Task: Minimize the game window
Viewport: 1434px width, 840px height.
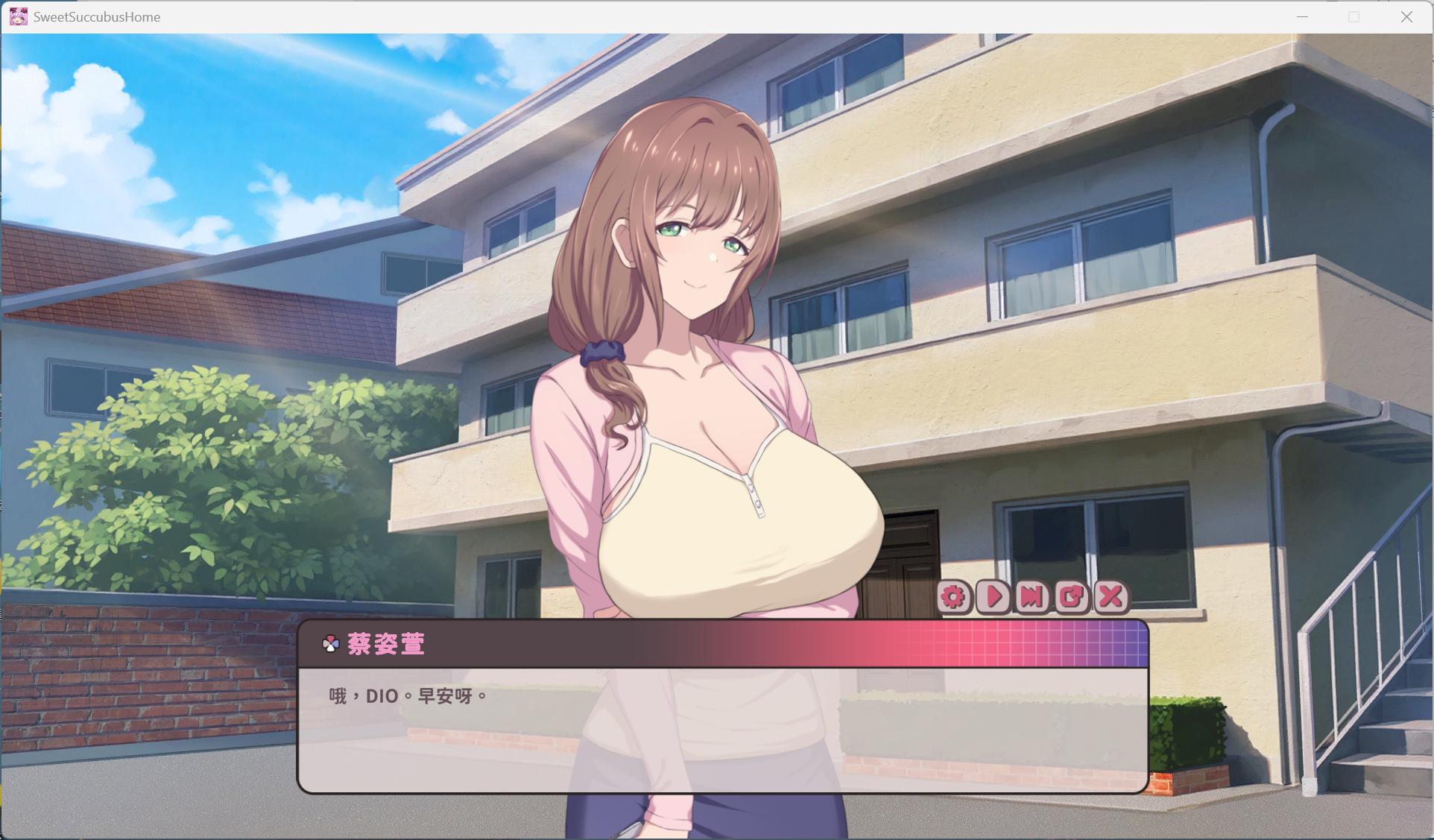Action: coord(1301,16)
